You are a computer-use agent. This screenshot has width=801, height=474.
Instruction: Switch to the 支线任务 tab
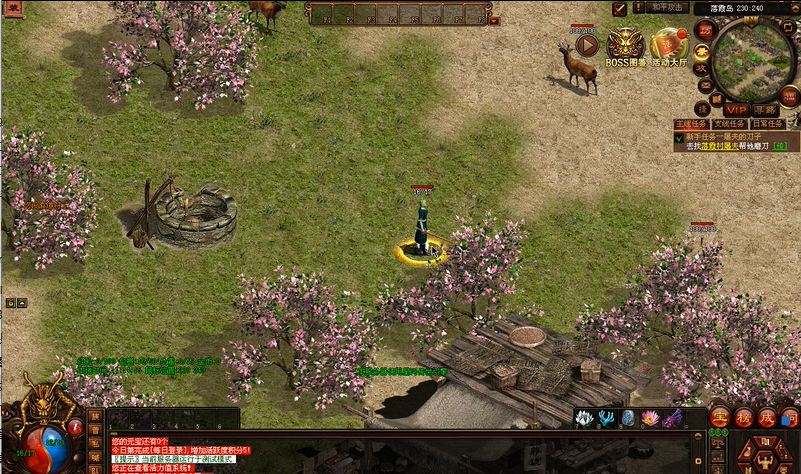click(730, 124)
